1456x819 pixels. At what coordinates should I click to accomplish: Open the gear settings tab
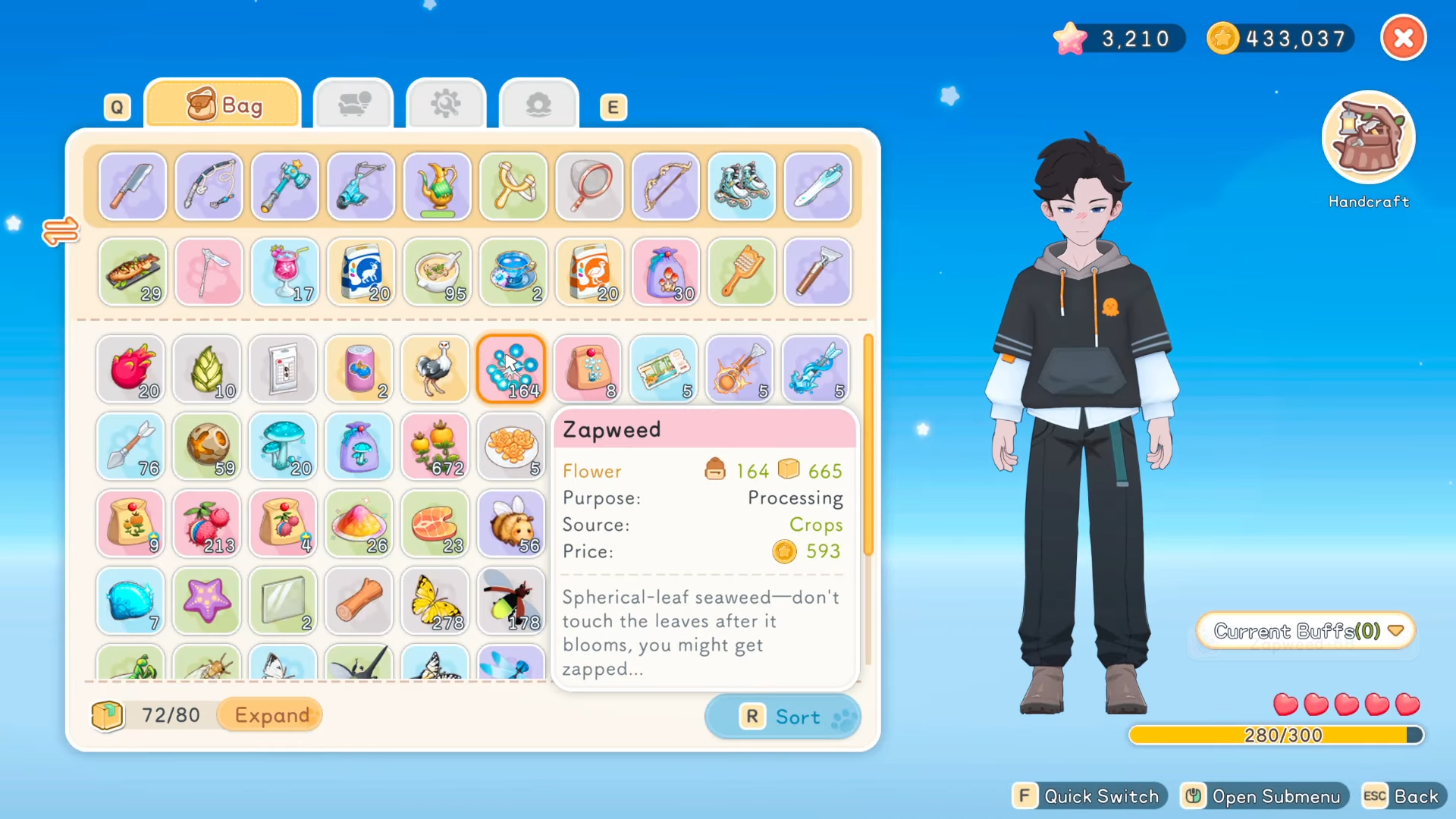click(x=446, y=105)
